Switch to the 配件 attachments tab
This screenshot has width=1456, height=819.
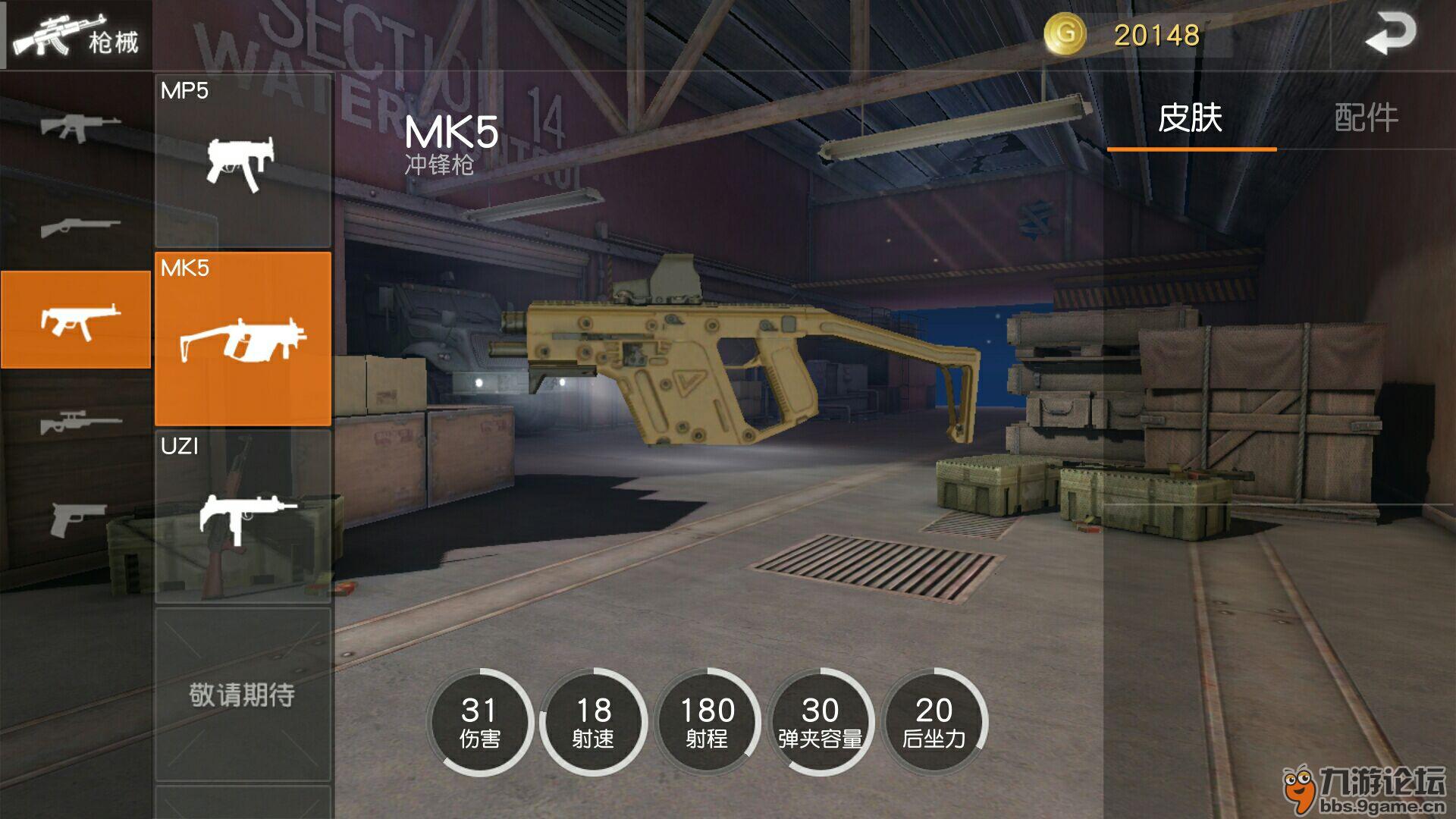click(1366, 118)
